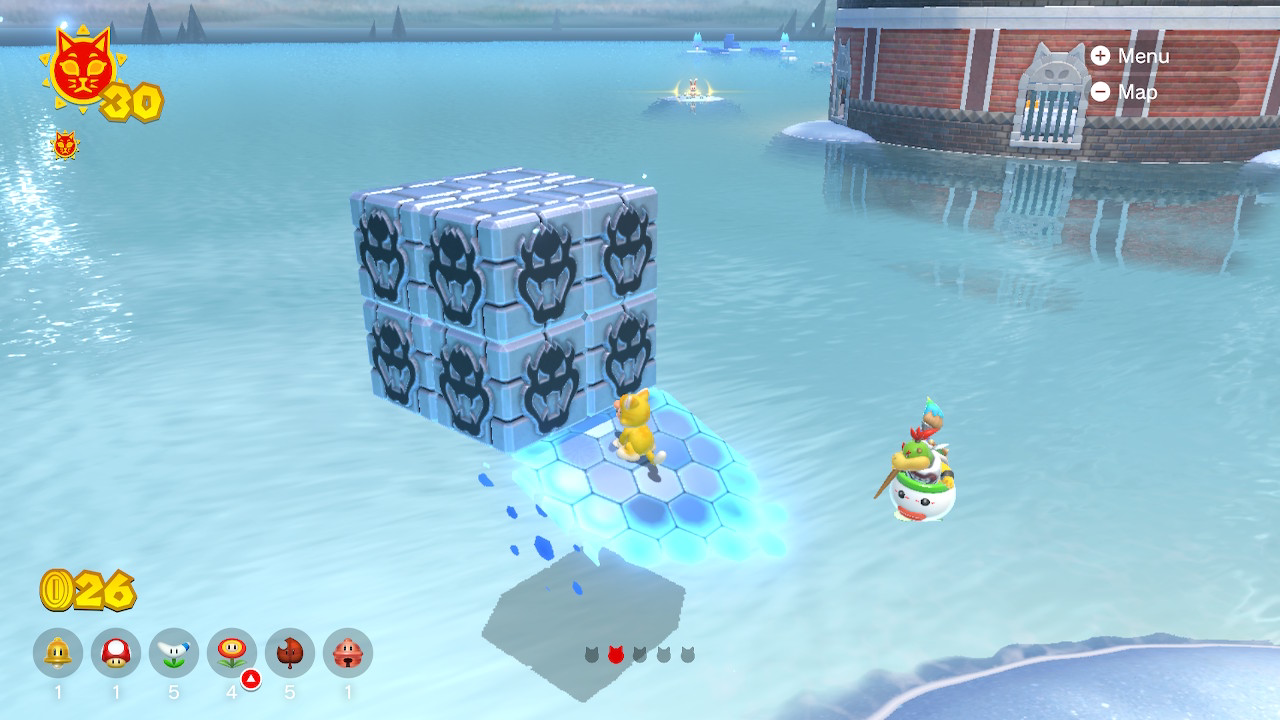Choose the Lucky Bell reserve item
Image resolution: width=1280 pixels, height=720 pixels.
pyautogui.click(x=348, y=653)
